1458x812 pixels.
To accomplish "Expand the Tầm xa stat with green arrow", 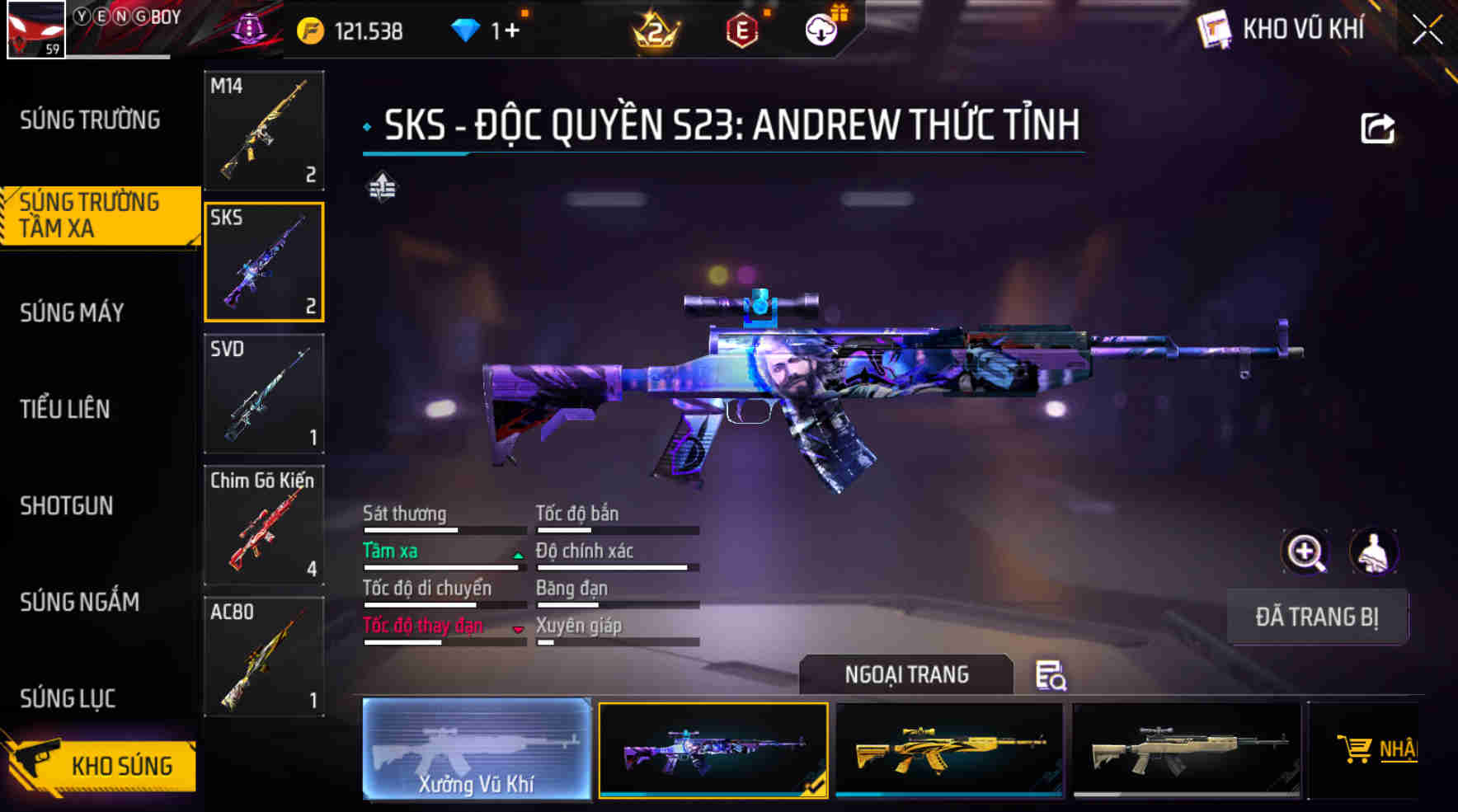I will [x=519, y=554].
